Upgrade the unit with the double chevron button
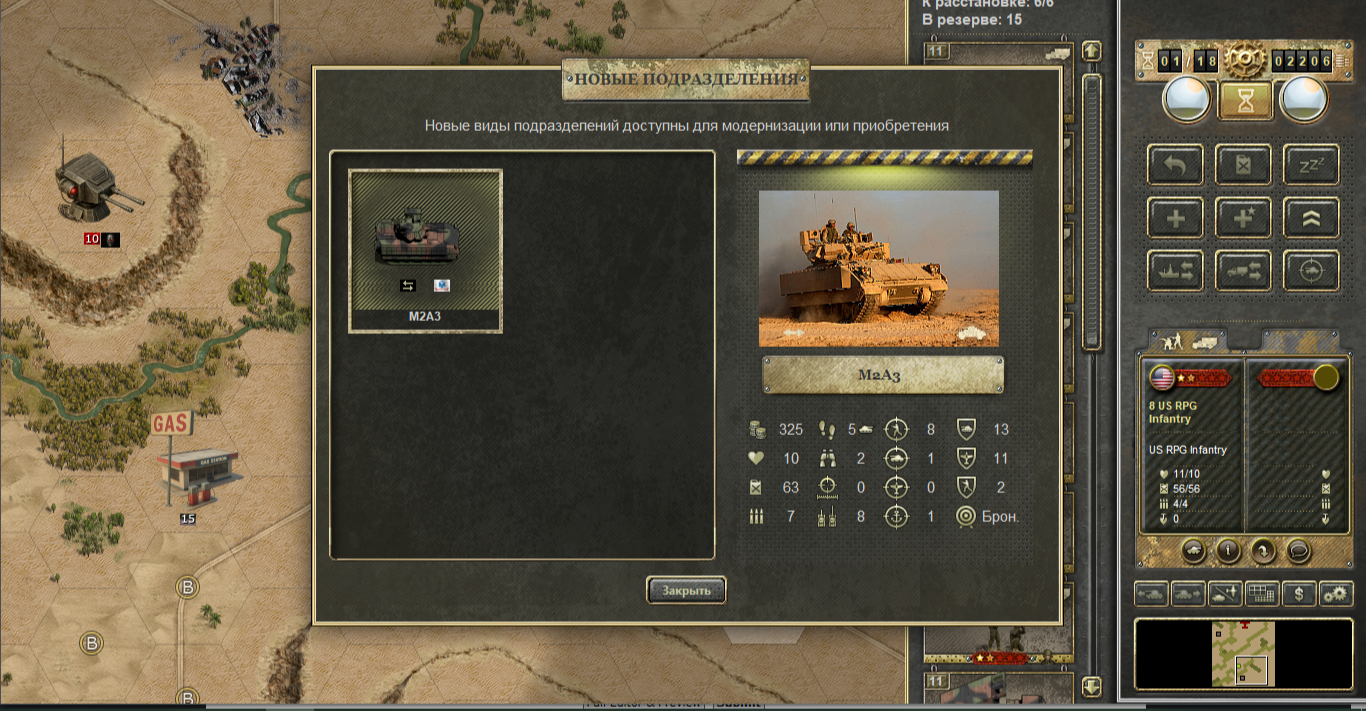 tap(1310, 218)
